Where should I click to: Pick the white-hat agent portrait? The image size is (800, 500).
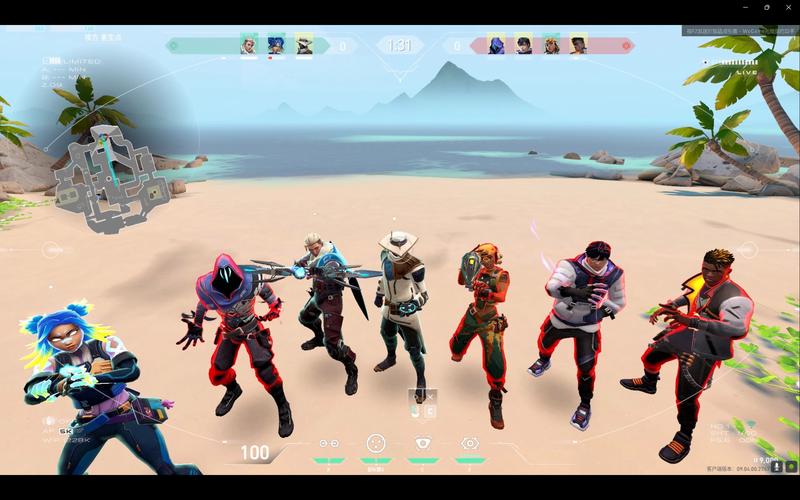click(304, 45)
